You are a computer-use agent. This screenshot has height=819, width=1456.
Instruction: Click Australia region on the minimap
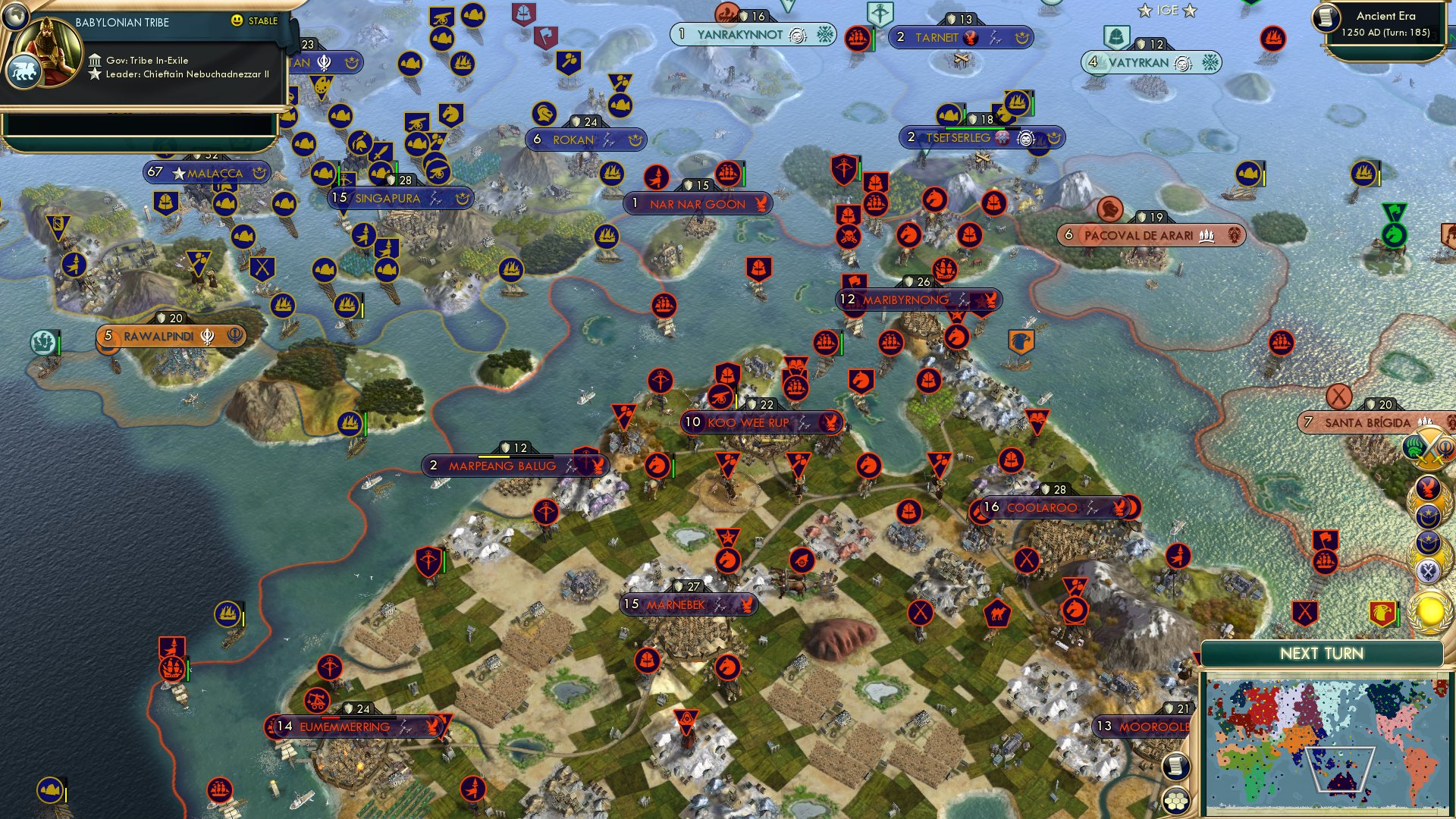1341,783
